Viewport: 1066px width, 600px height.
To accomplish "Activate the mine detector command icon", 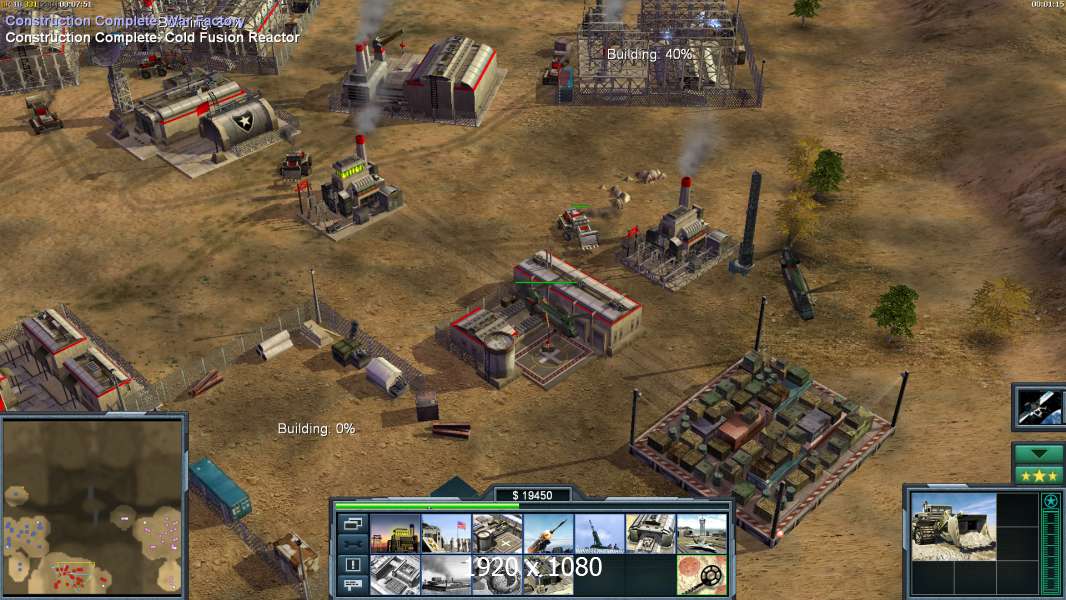I will coord(701,575).
